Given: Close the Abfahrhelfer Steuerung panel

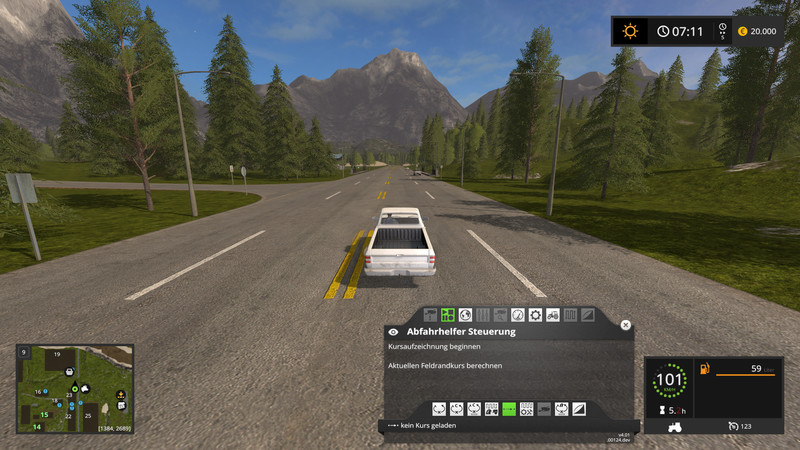Looking at the screenshot, I should (x=626, y=325).
